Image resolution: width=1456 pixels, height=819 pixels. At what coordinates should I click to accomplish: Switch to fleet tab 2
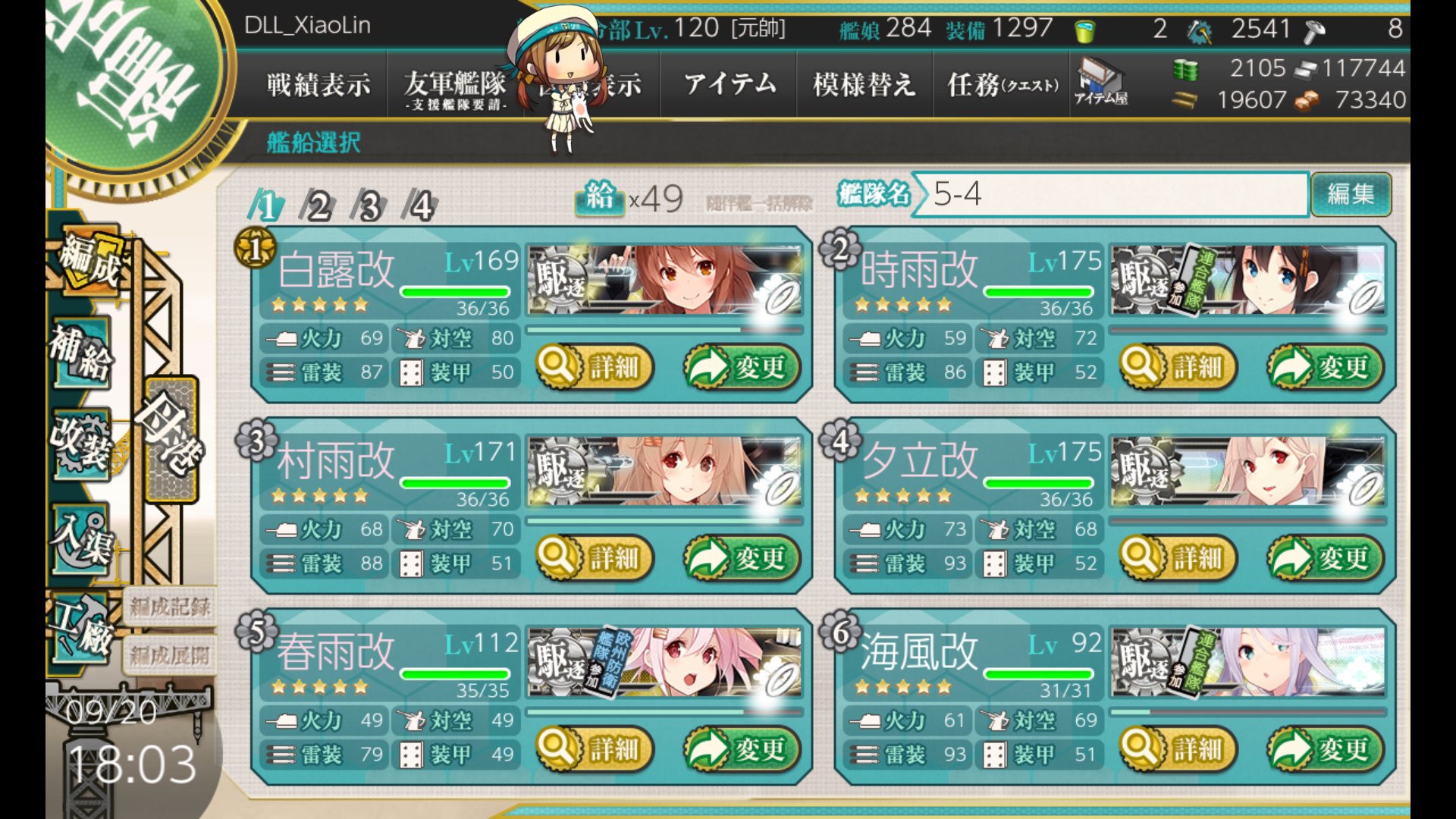pyautogui.click(x=318, y=206)
